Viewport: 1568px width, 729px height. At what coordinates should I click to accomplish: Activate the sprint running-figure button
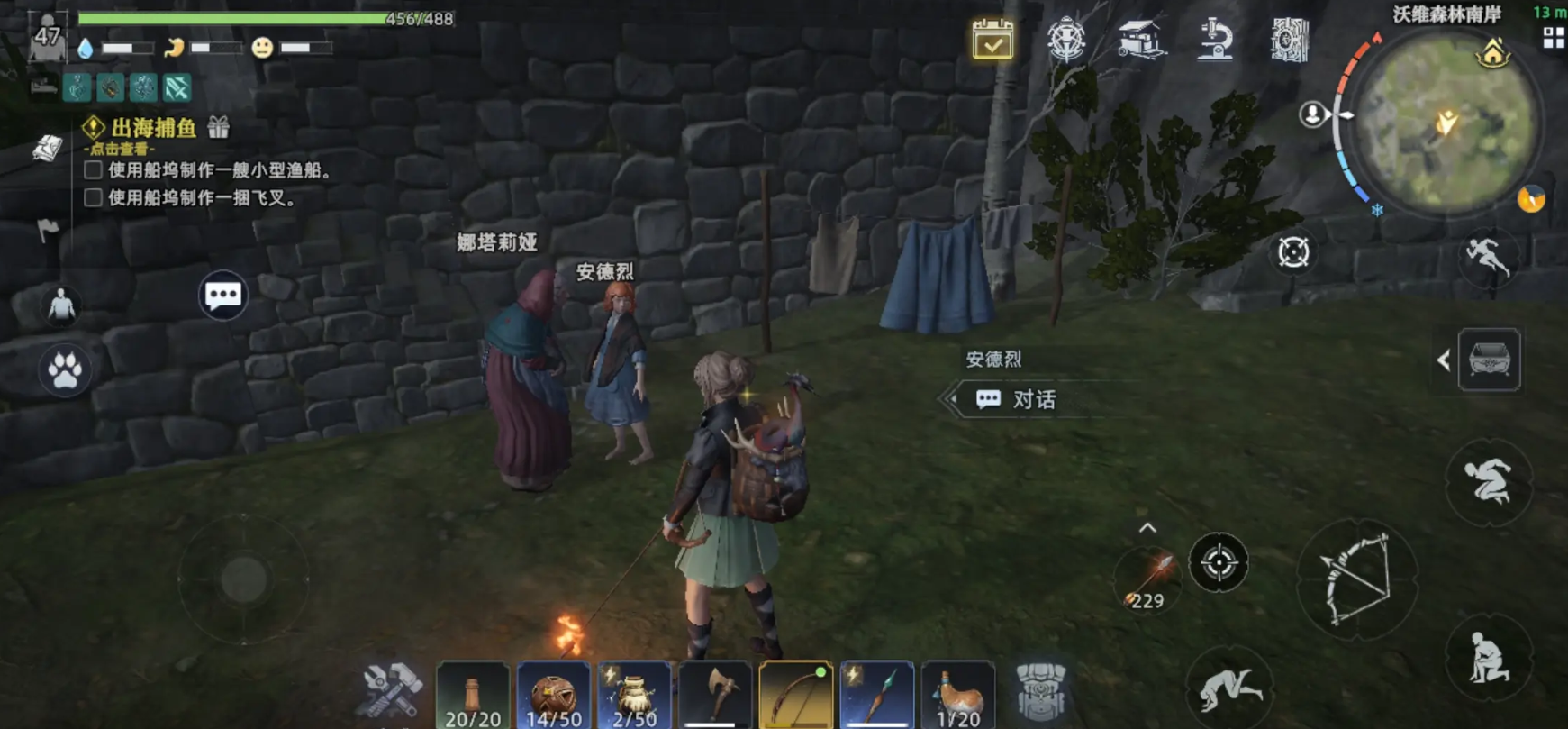click(1487, 258)
